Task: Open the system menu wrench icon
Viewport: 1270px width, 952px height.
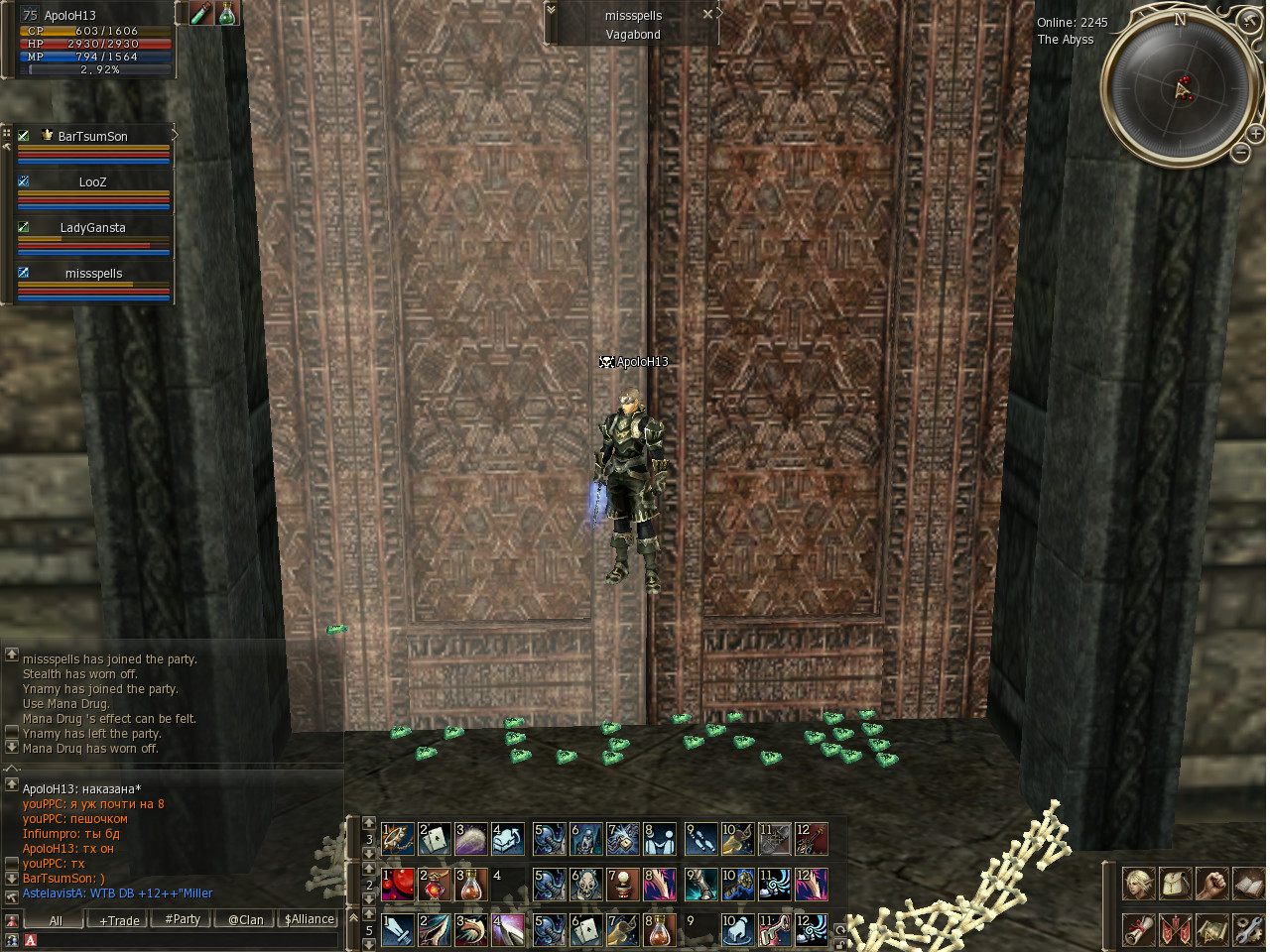Action: point(1248,929)
